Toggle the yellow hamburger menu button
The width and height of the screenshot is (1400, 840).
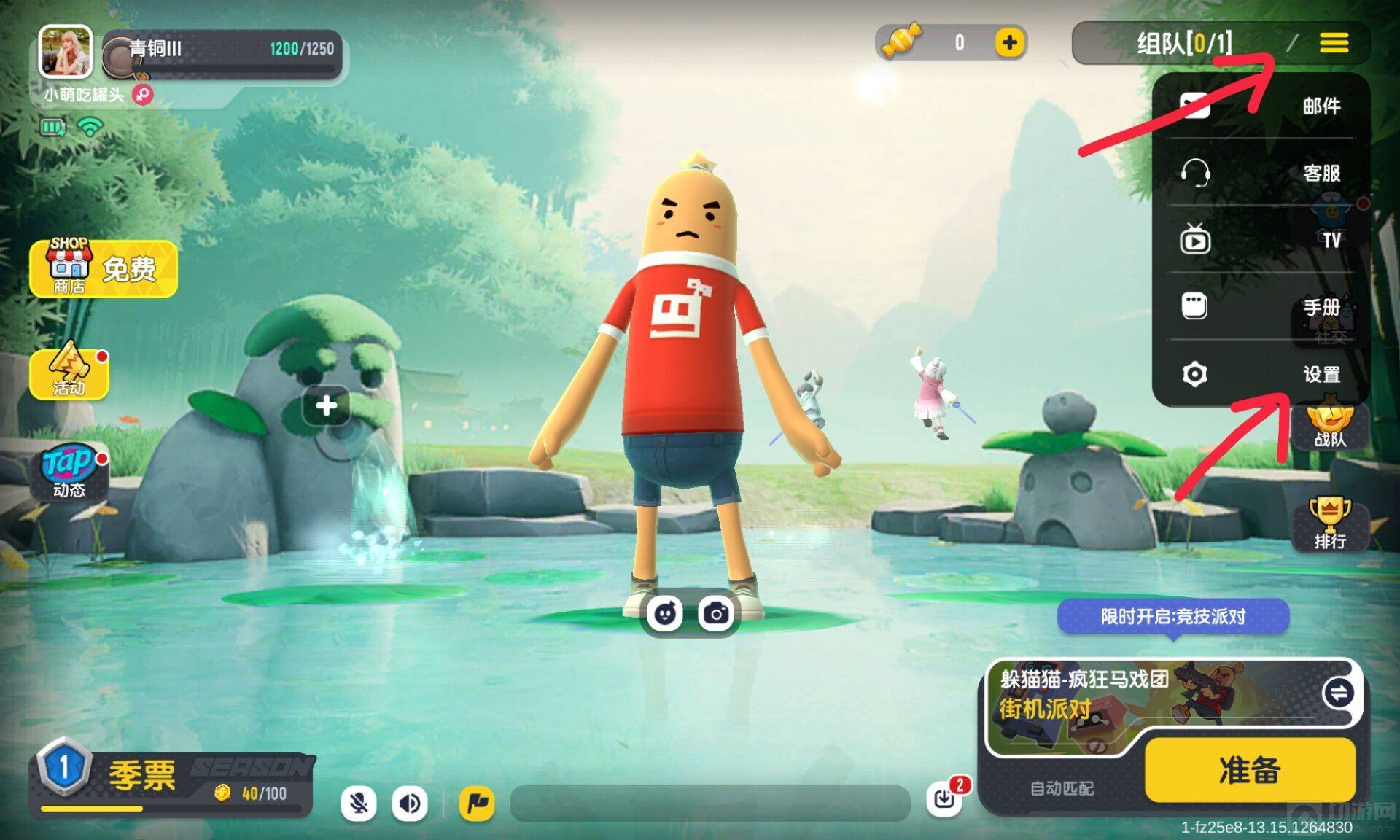pyautogui.click(x=1334, y=43)
